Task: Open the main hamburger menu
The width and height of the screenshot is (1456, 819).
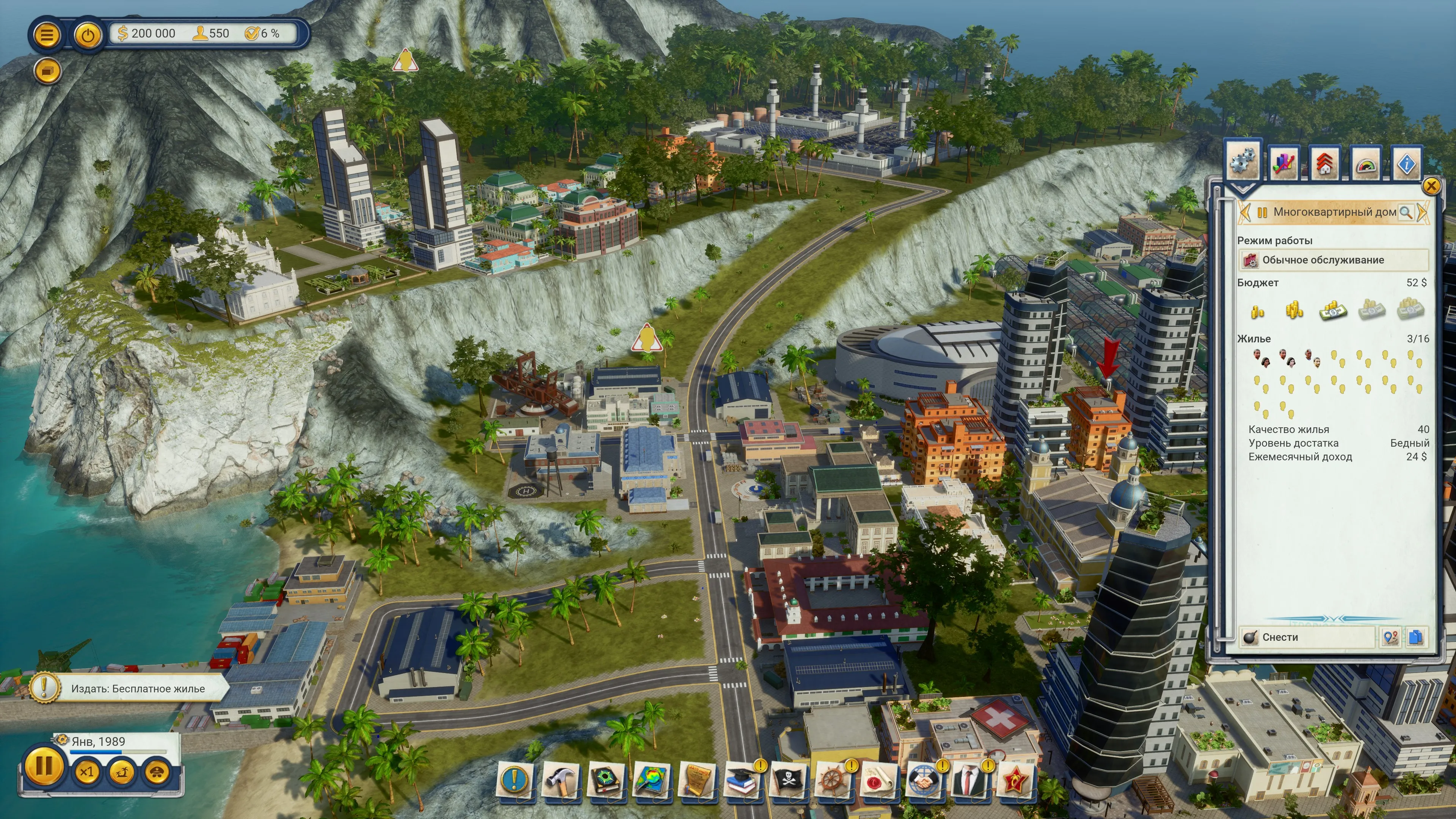Action: 46,35
